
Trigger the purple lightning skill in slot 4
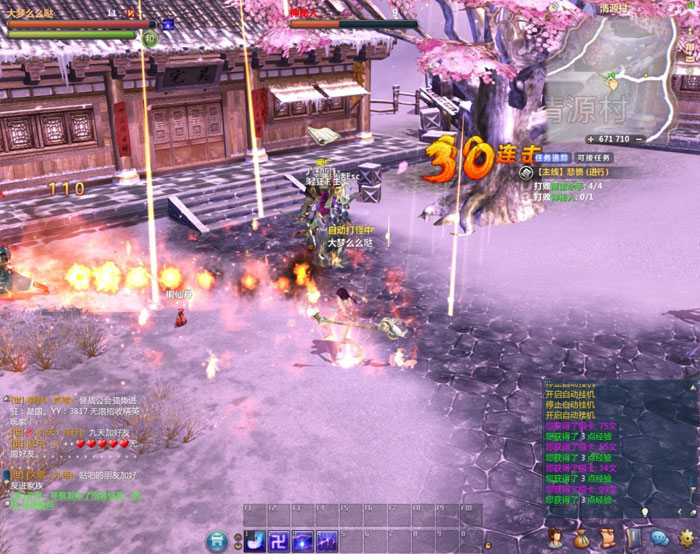tap(327, 541)
